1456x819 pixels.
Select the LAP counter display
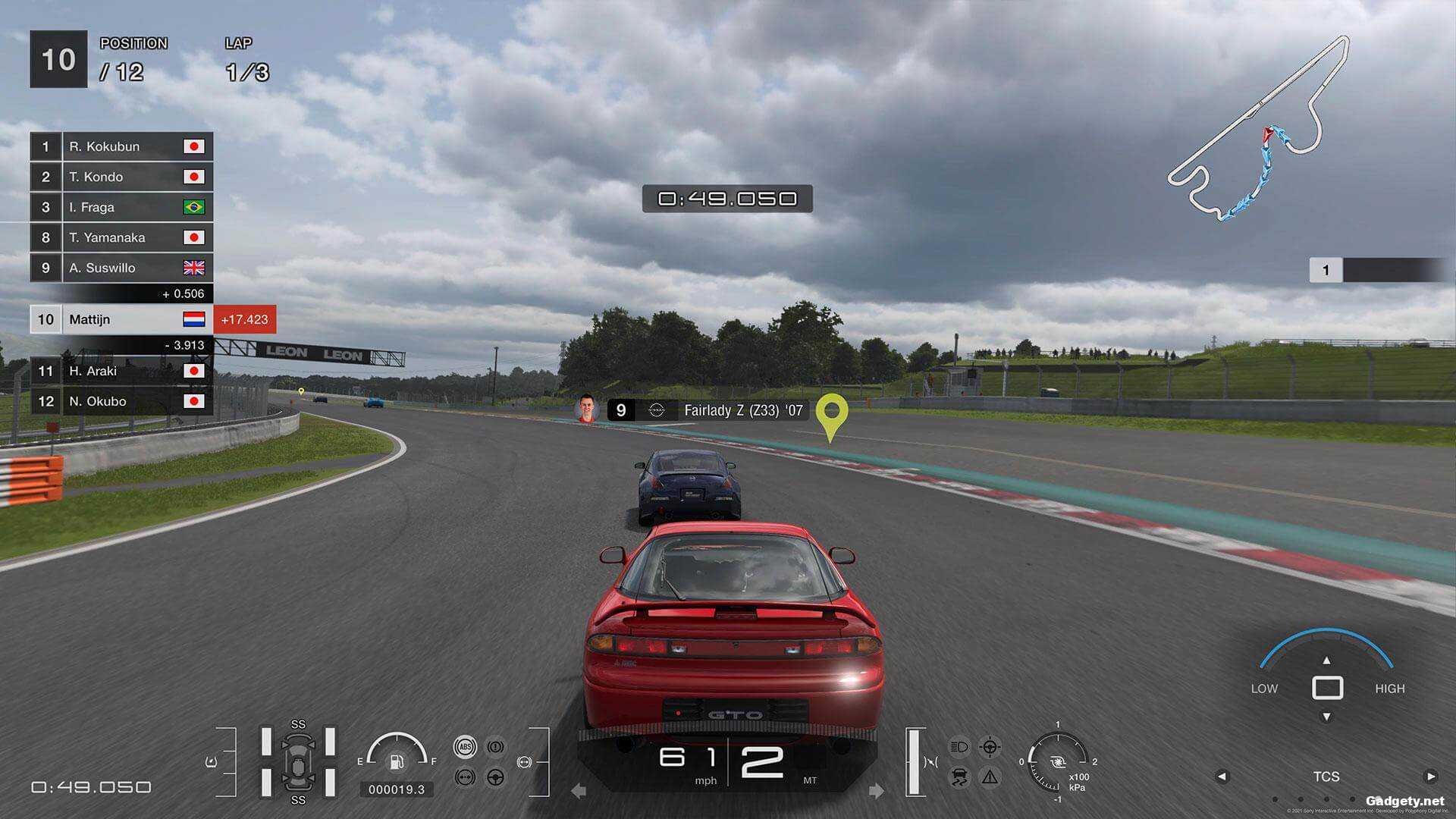point(238,43)
